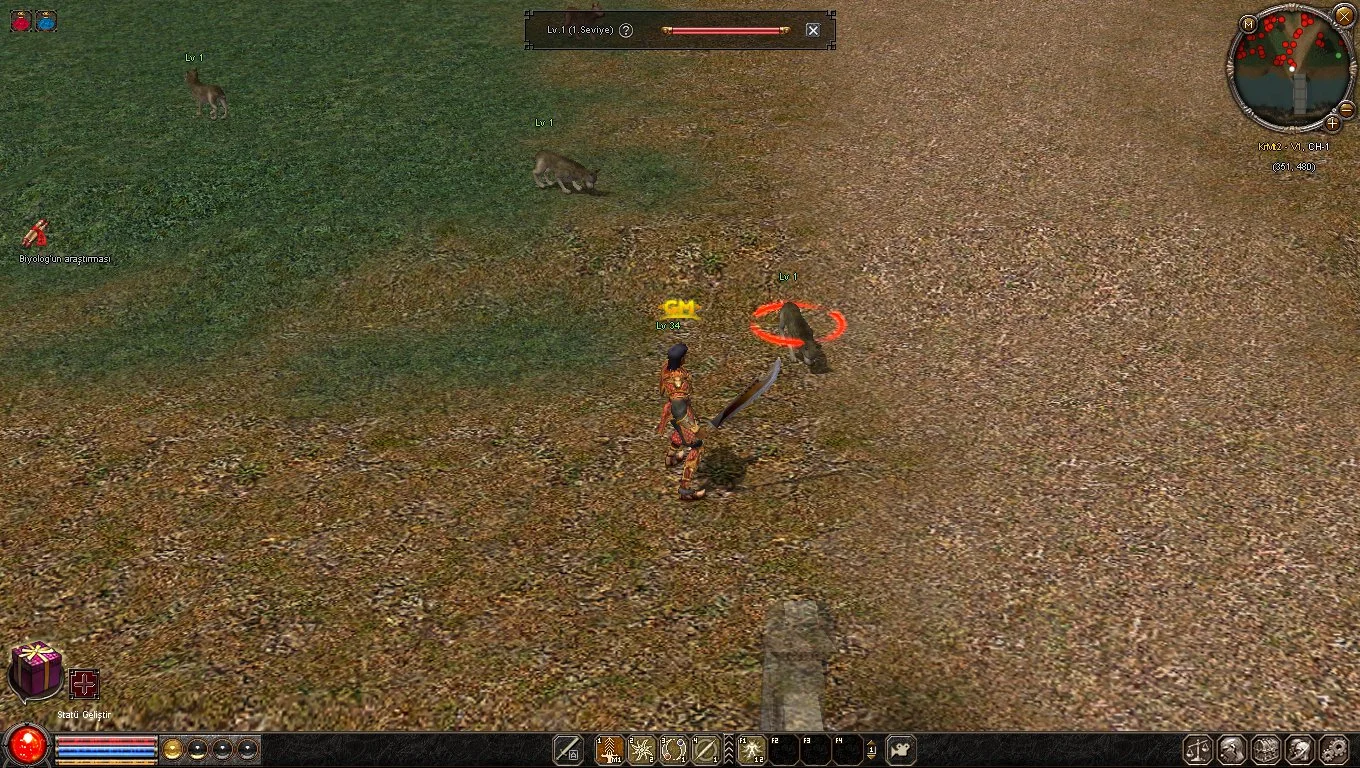Image resolution: width=1360 pixels, height=768 pixels.
Task: Toggle the camera mode button
Action: pyautogui.click(x=901, y=749)
